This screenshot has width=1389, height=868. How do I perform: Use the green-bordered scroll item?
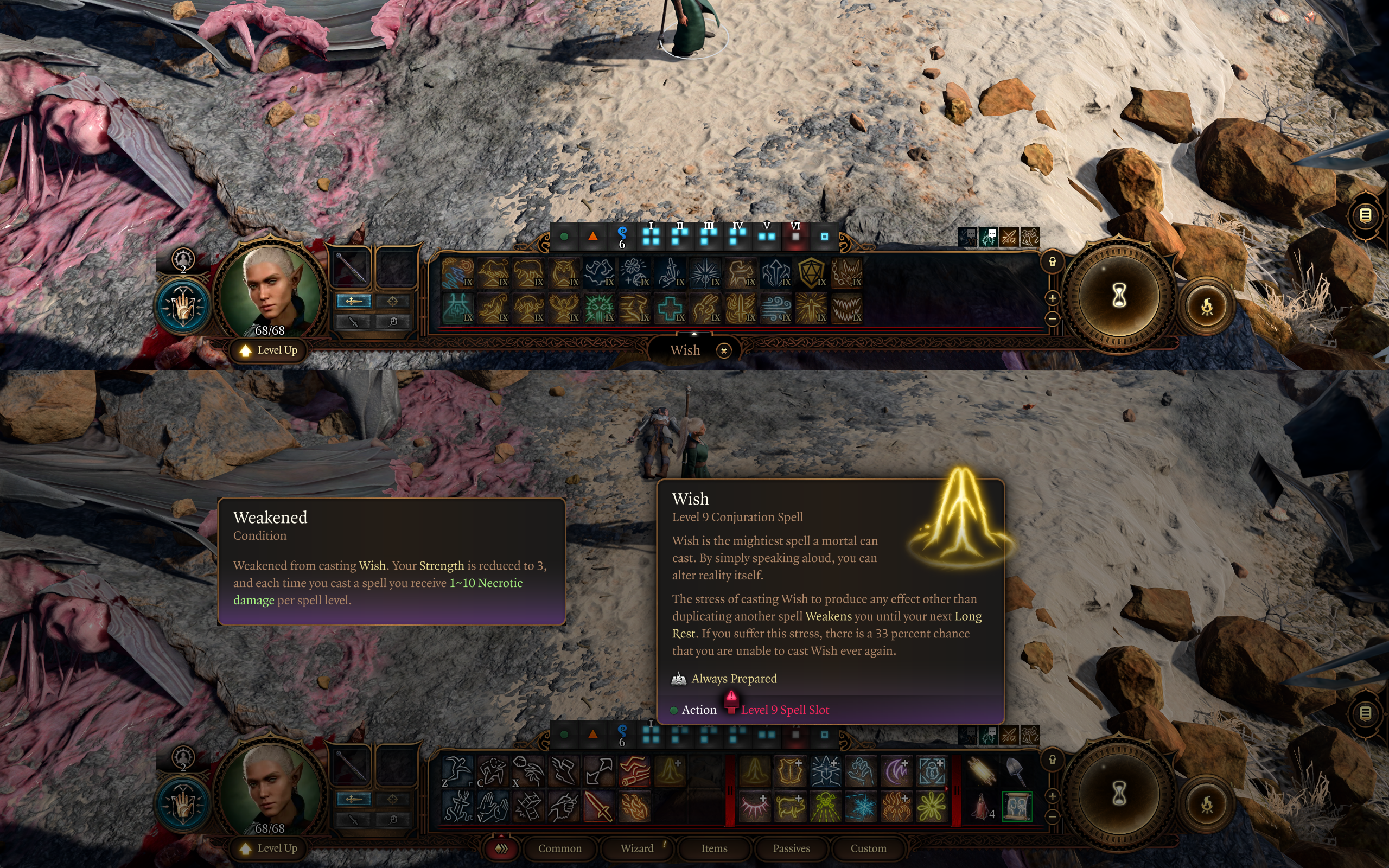pyautogui.click(x=1016, y=807)
